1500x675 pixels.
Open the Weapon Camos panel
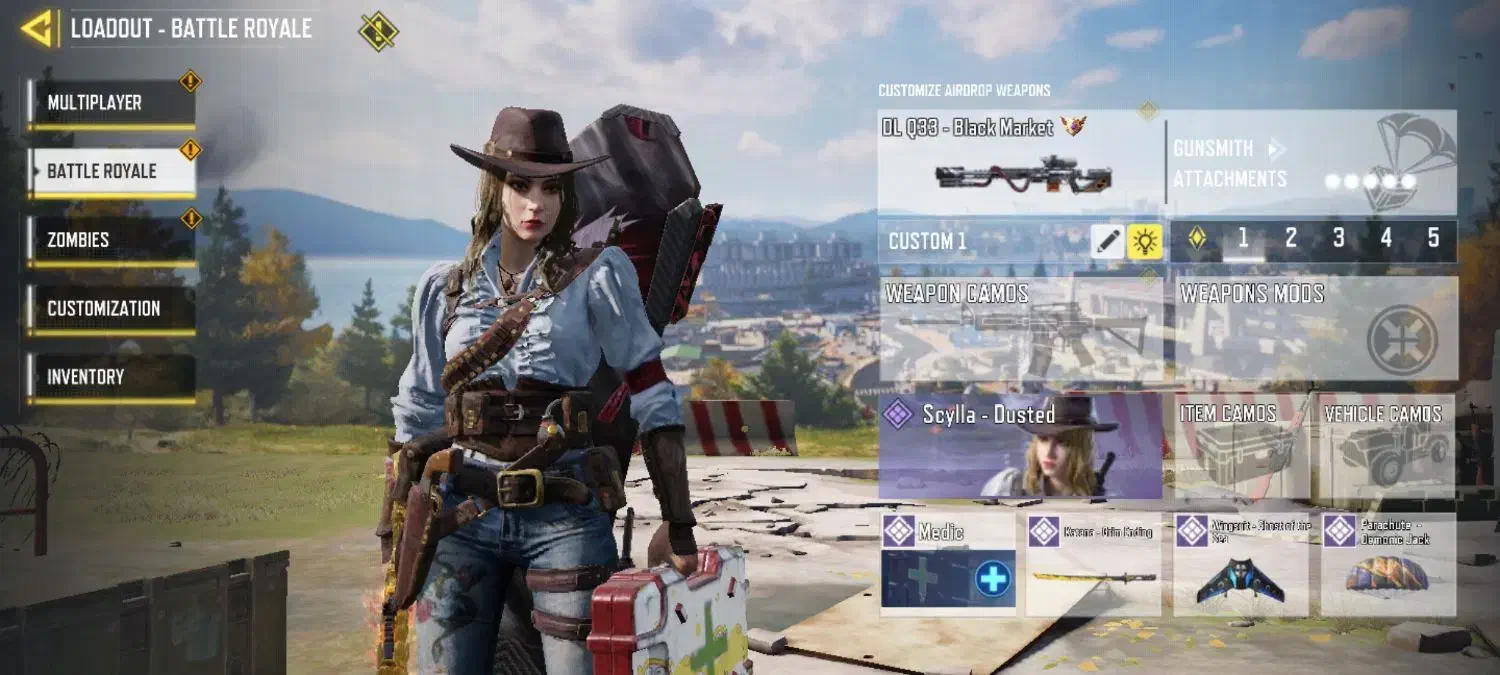pos(1022,329)
